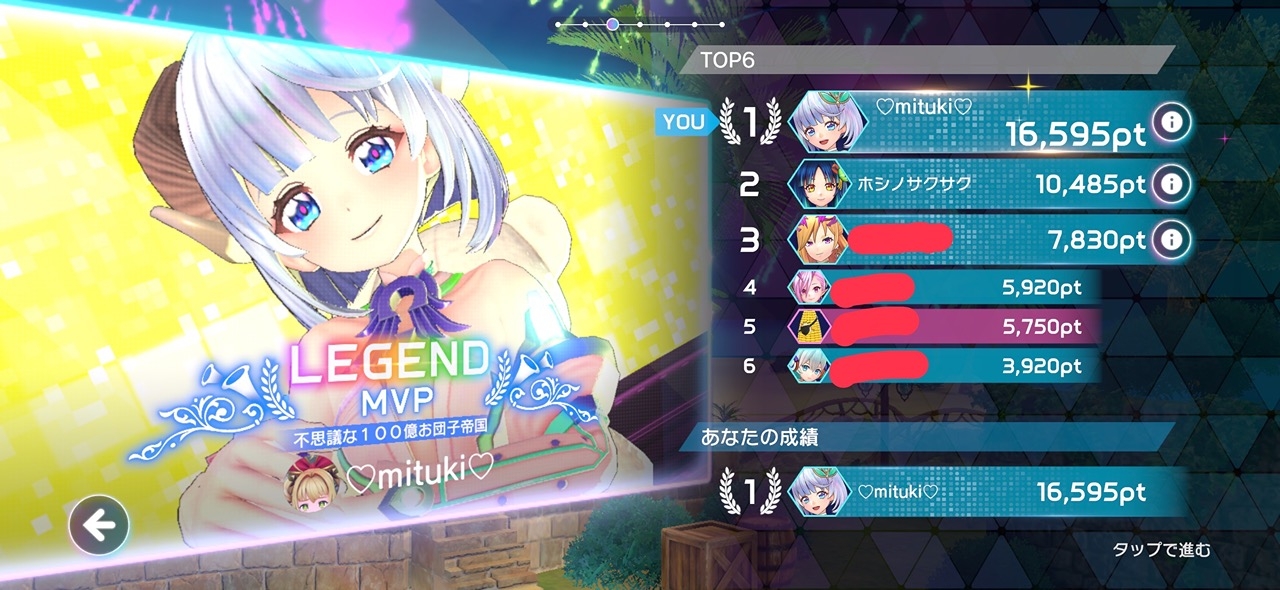
Task: Select the fourth-place 5,920pt row
Action: tap(940, 288)
